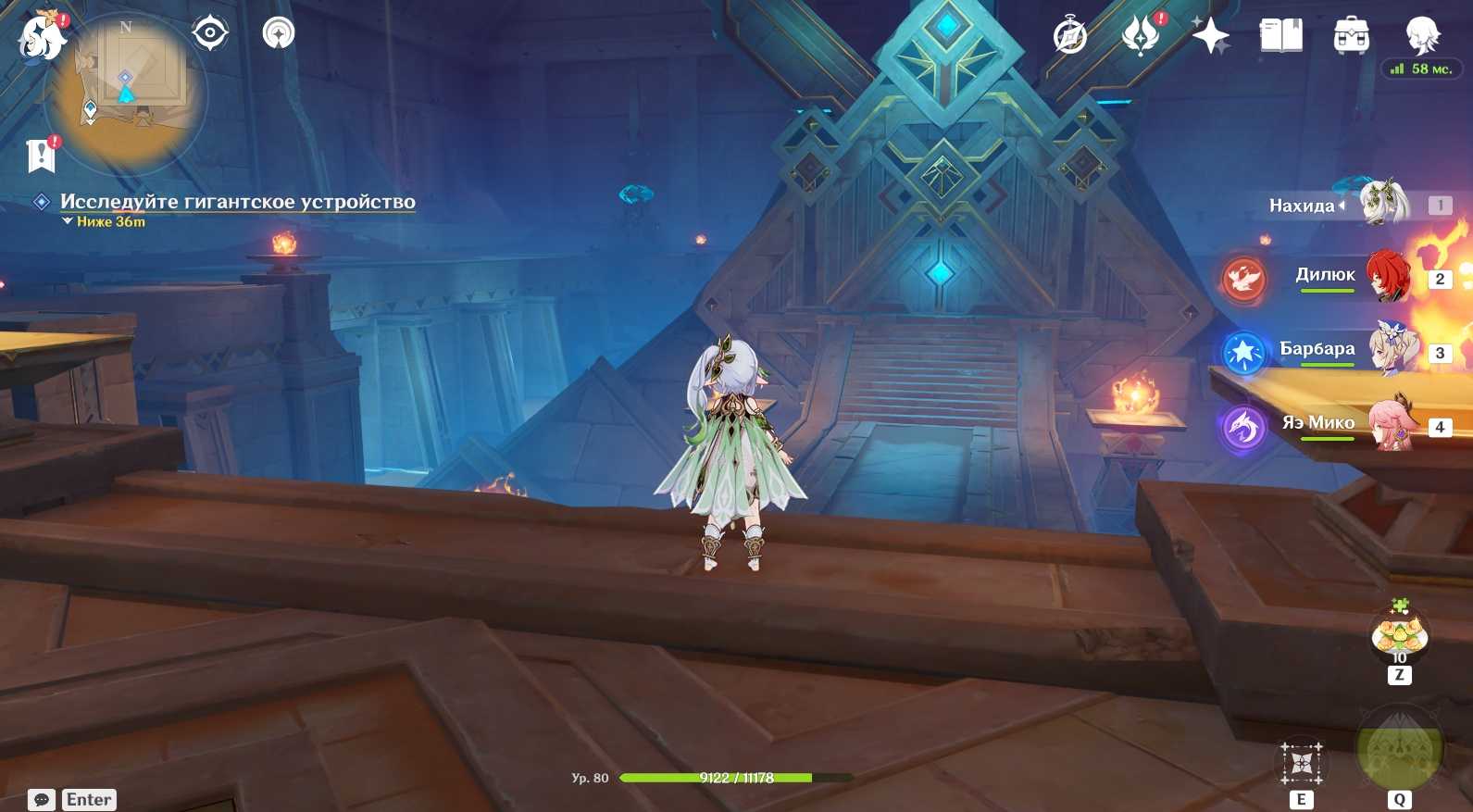Open the backpack inventory icon
The image size is (1473, 812).
(x=1351, y=36)
